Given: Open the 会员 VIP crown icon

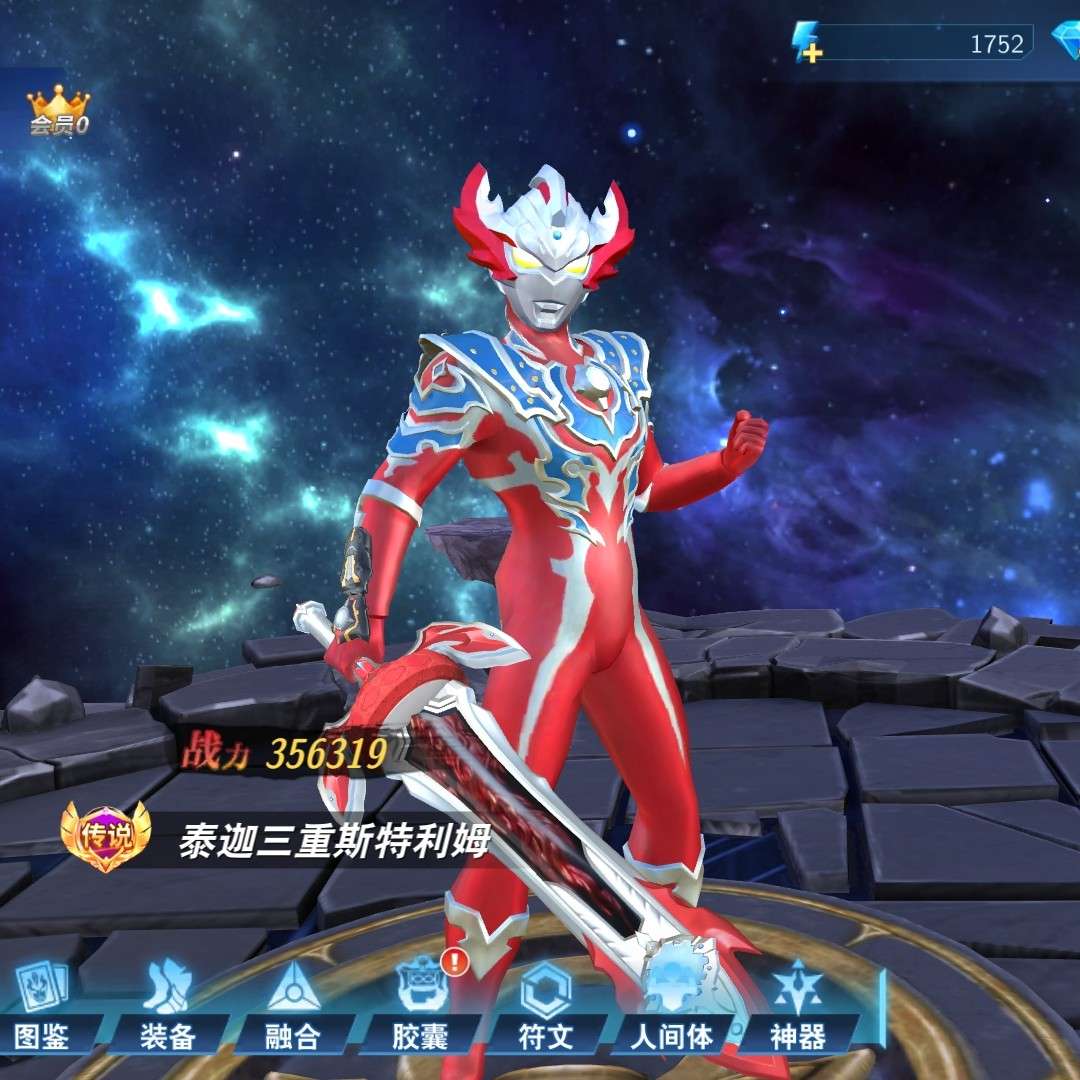Looking at the screenshot, I should pos(58,111).
